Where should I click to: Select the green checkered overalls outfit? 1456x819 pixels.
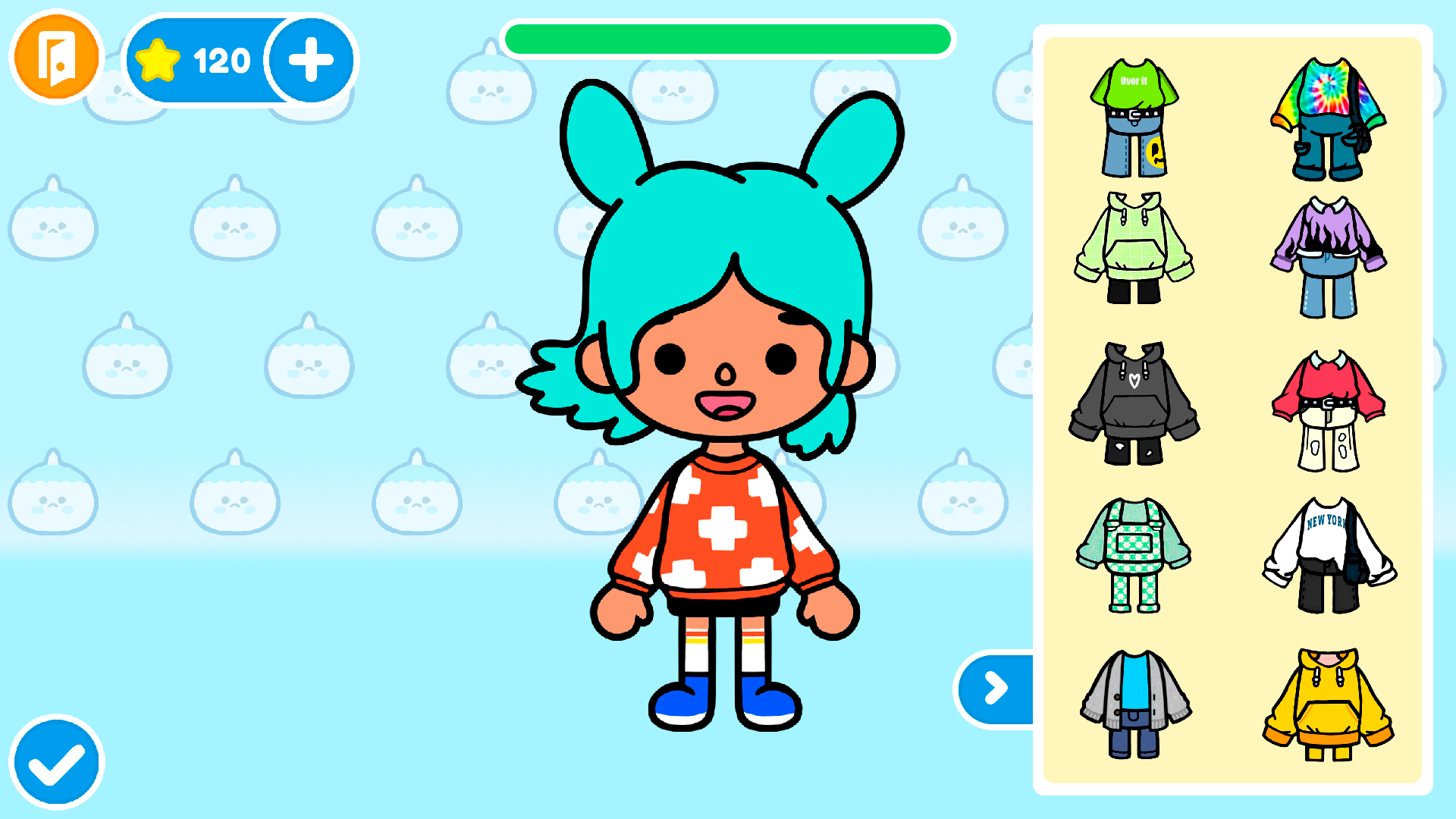1133,554
